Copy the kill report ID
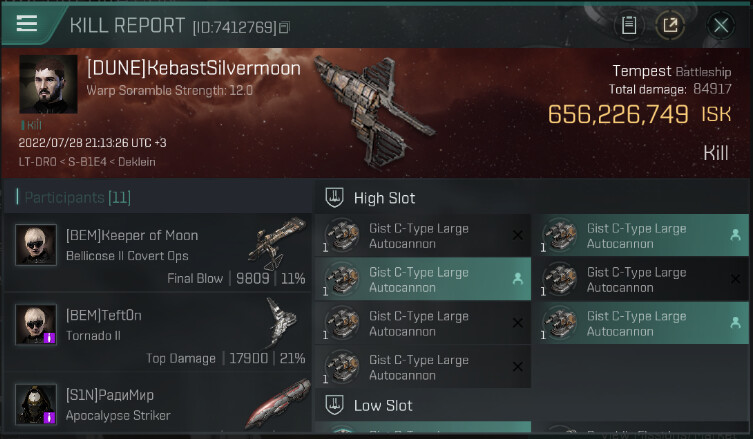Image resolution: width=753 pixels, height=439 pixels. (285, 27)
